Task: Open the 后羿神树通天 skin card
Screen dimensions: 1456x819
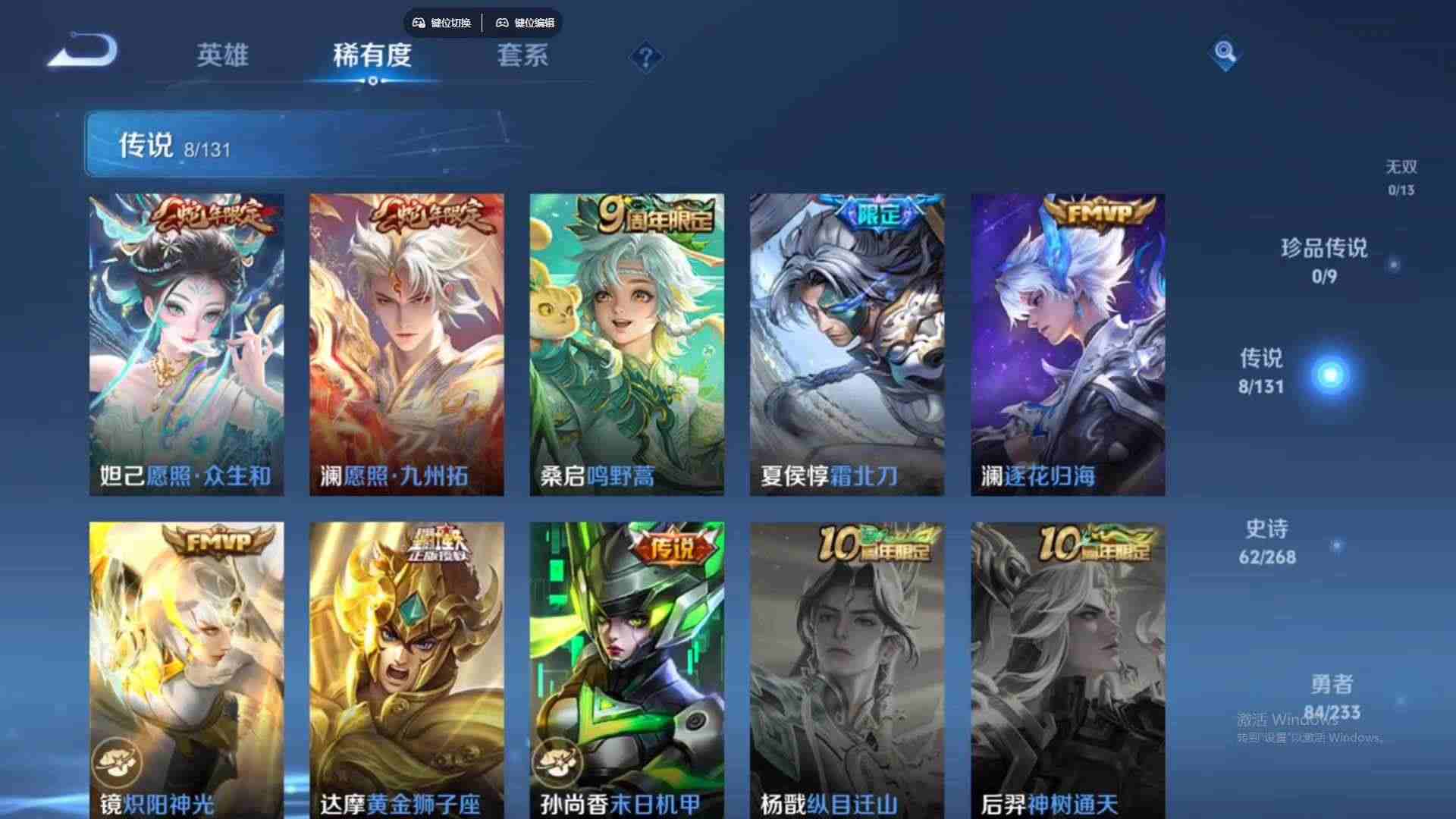Action: click(x=1067, y=667)
